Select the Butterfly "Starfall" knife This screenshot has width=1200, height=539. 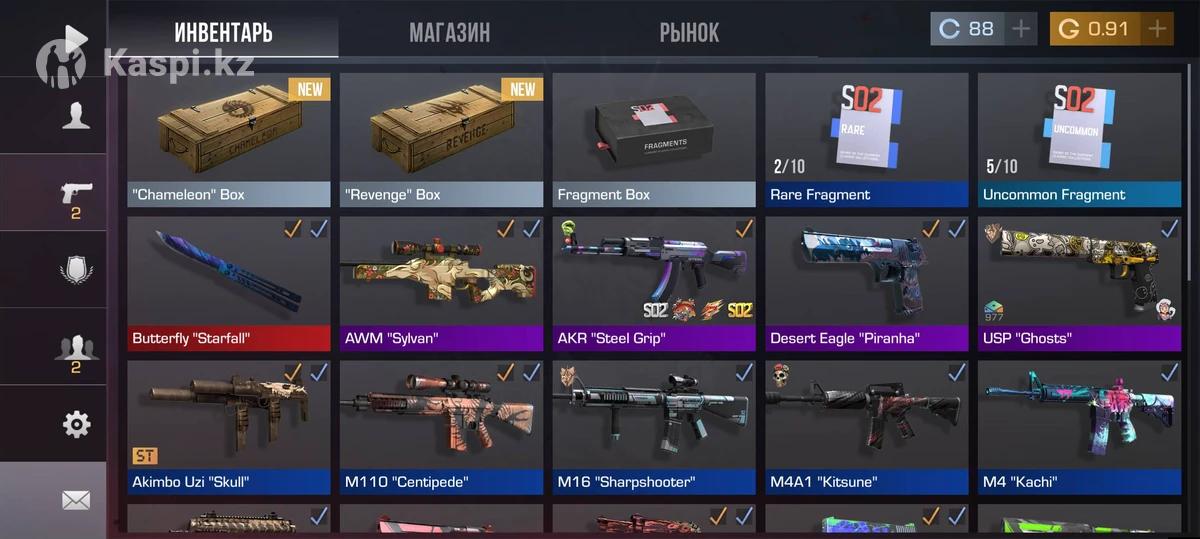pyautogui.click(x=229, y=282)
